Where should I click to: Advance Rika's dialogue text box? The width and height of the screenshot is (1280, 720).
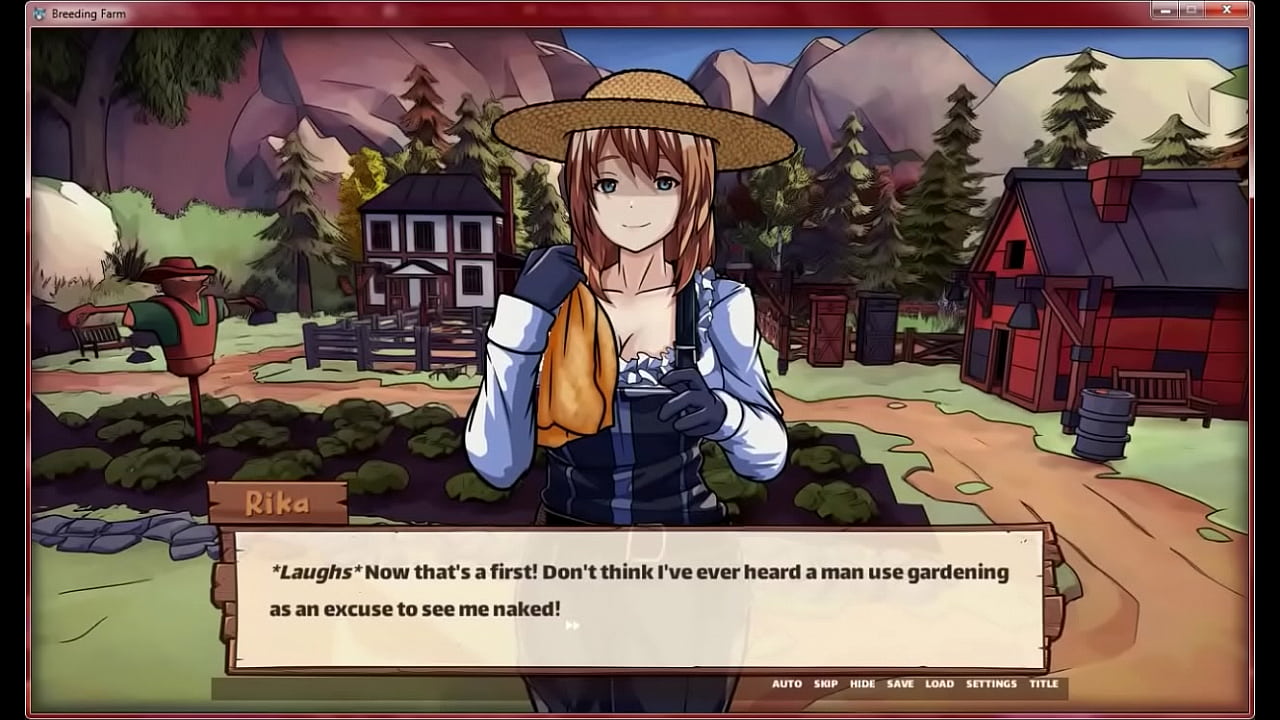[x=640, y=598]
